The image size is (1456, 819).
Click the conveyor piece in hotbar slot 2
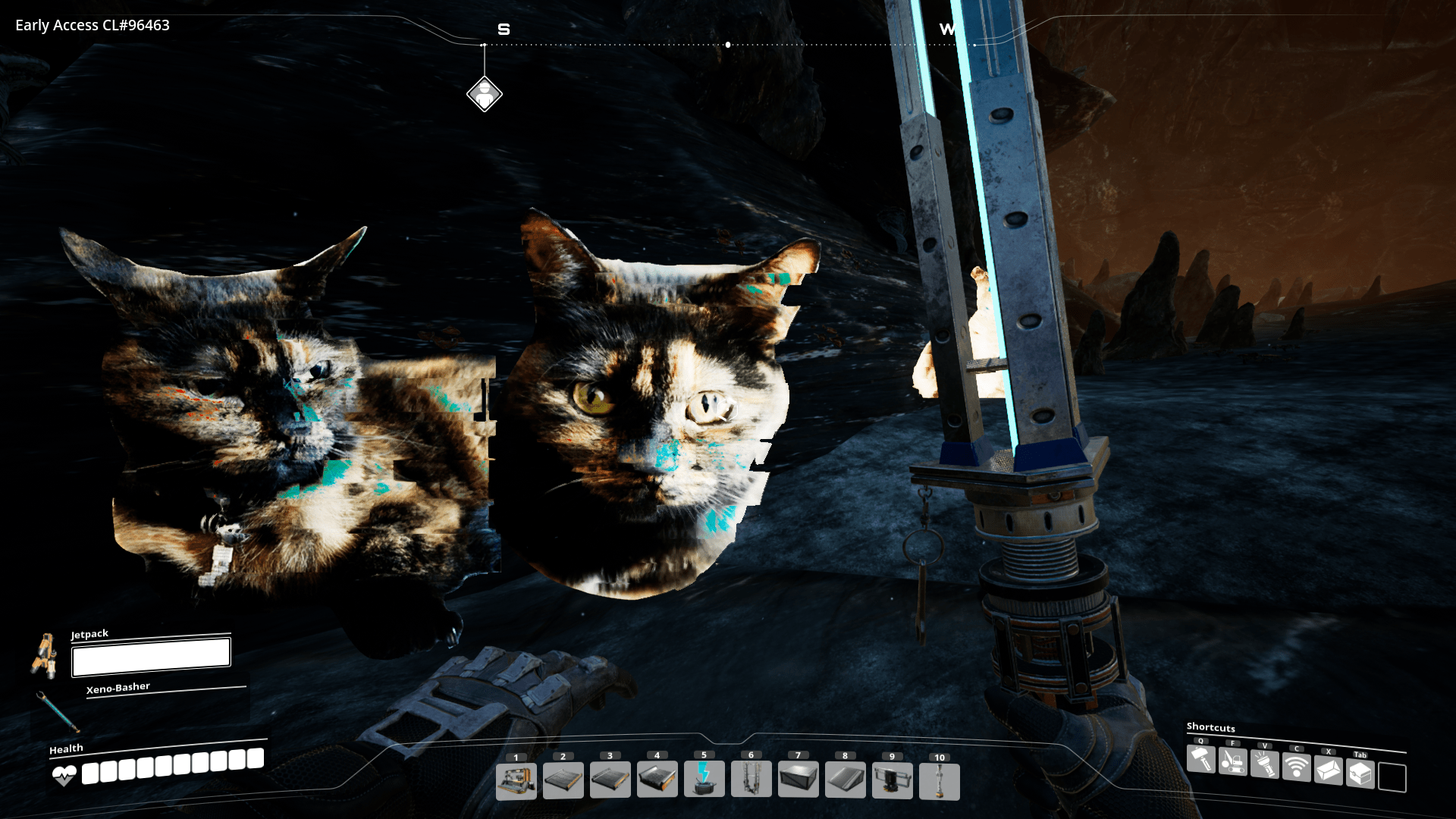pos(563,781)
